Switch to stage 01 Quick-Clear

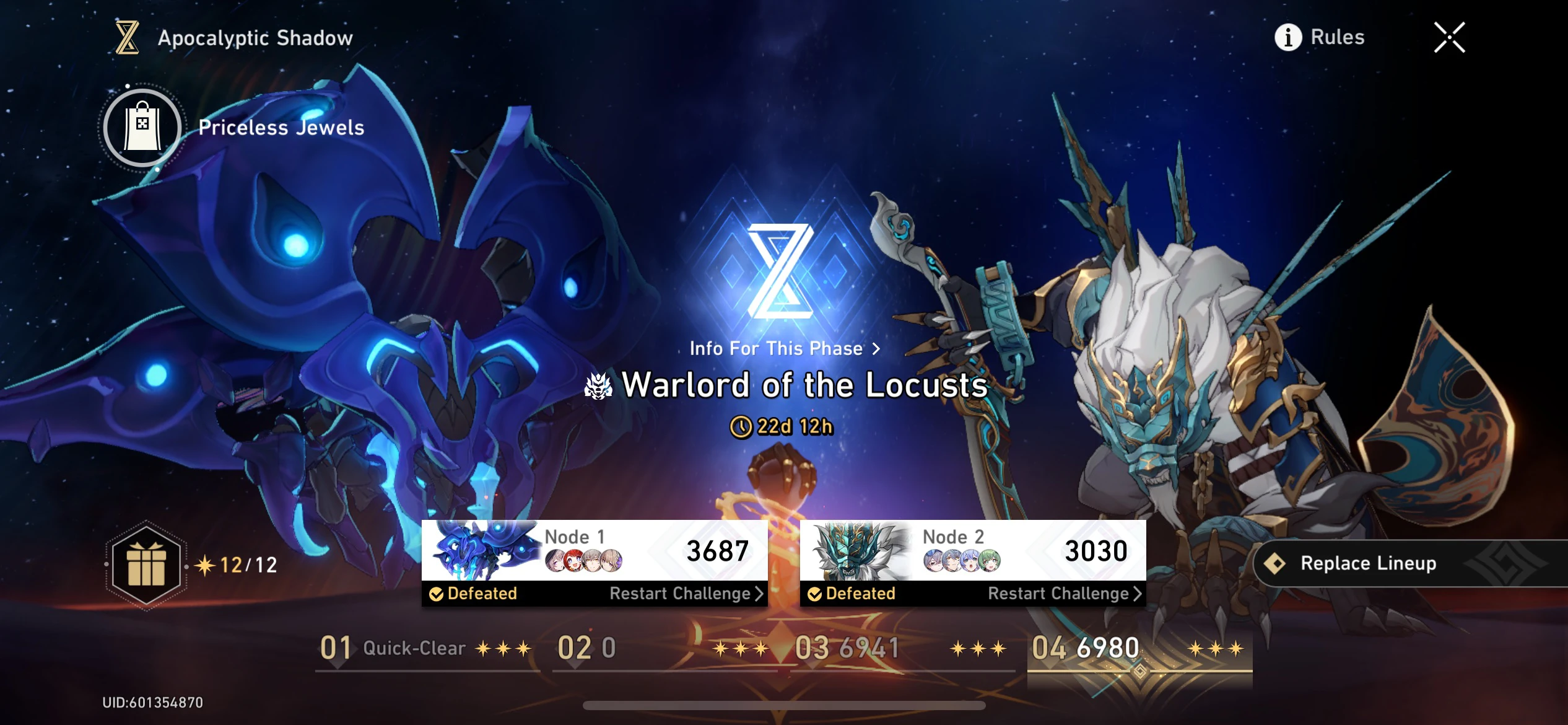[x=392, y=649]
